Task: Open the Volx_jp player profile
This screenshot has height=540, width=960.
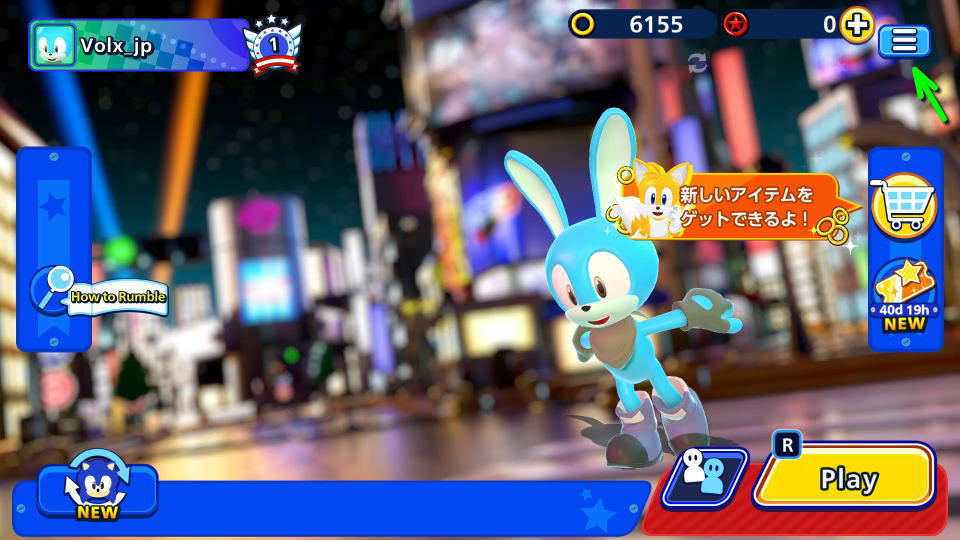Action: point(138,45)
